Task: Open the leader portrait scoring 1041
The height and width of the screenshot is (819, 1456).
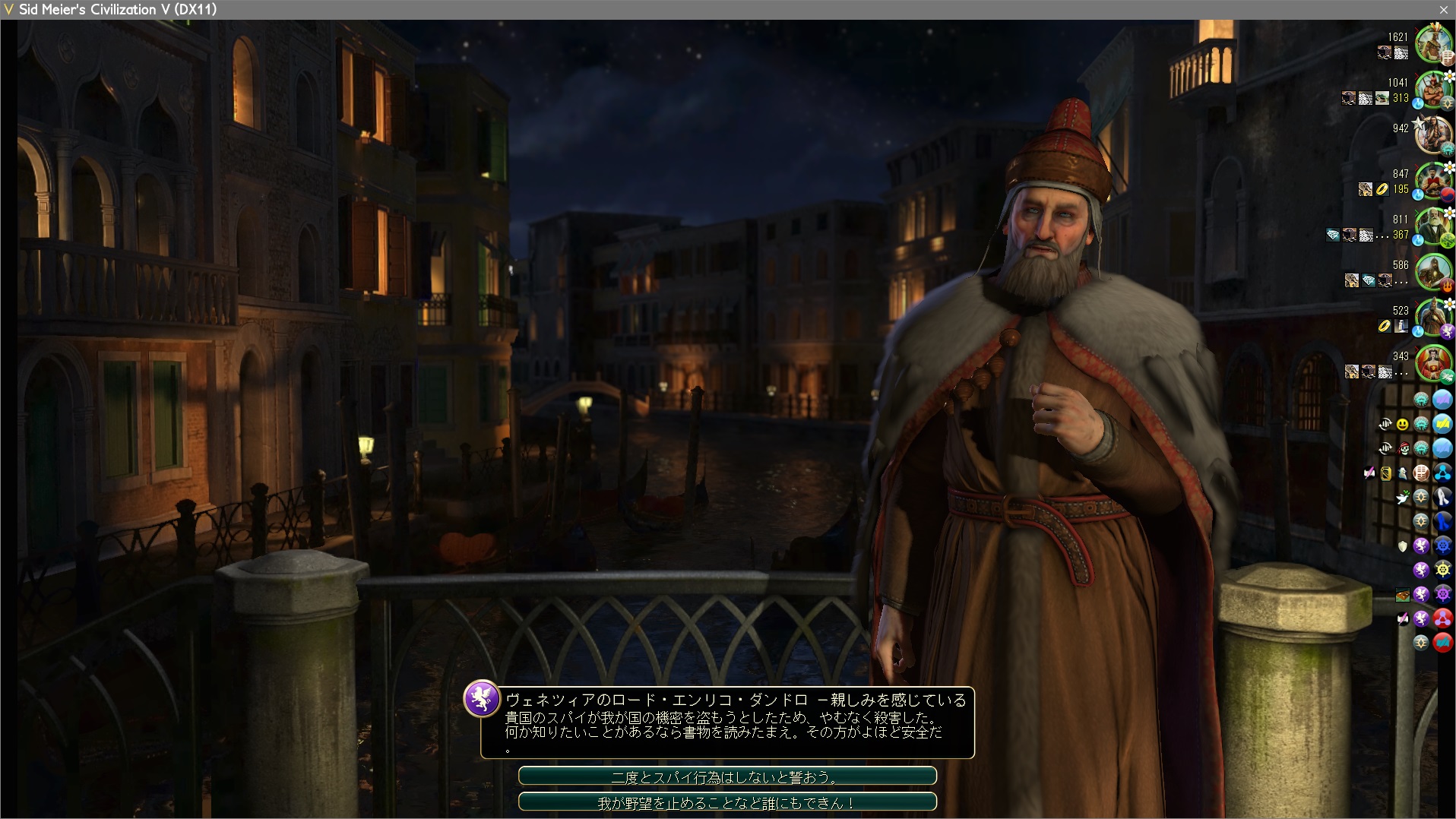Action: pyautogui.click(x=1433, y=89)
